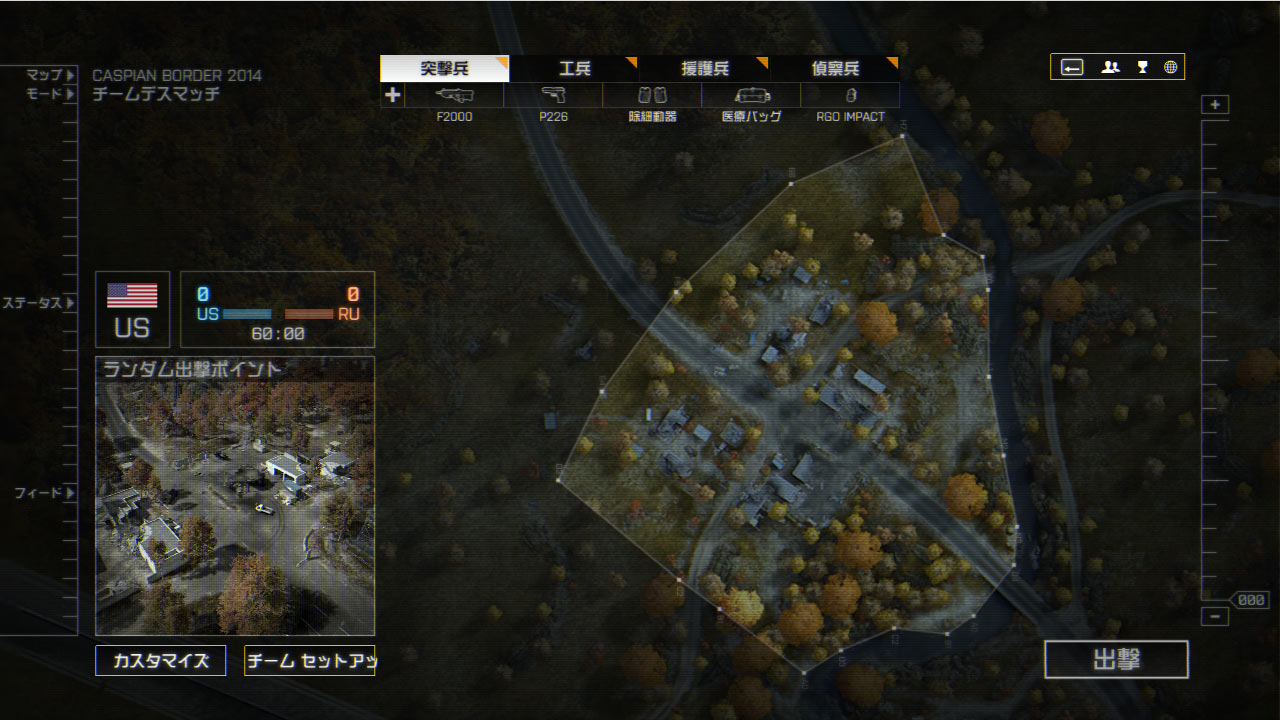The height and width of the screenshot is (720, 1280).
Task: Select the 医療バッグ medic bag slot
Action: point(751,96)
